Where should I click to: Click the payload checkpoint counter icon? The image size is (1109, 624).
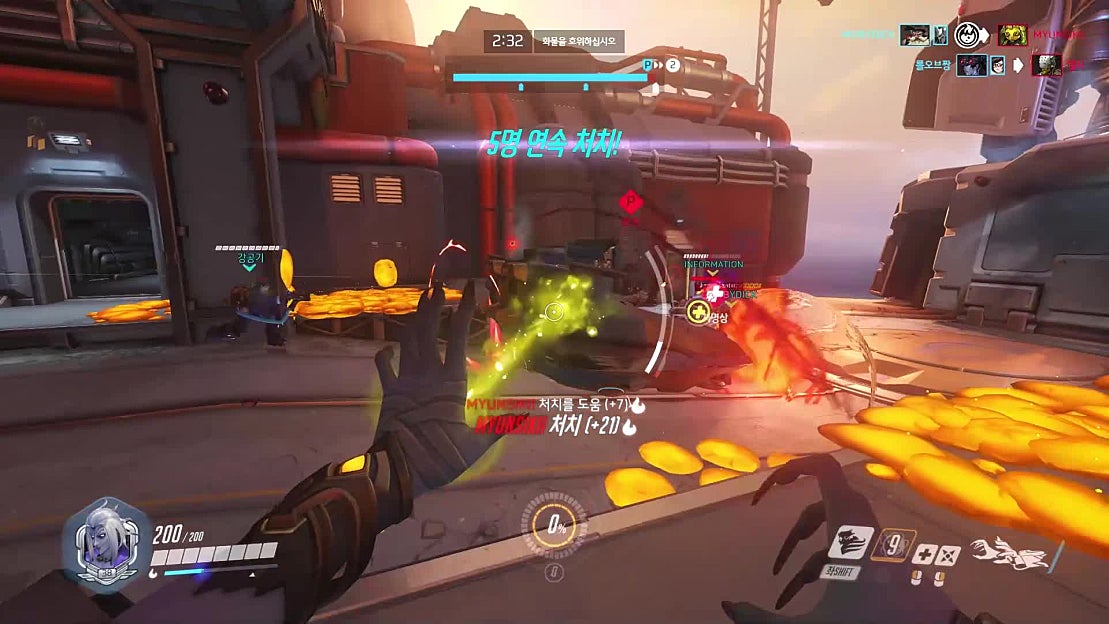[x=673, y=65]
